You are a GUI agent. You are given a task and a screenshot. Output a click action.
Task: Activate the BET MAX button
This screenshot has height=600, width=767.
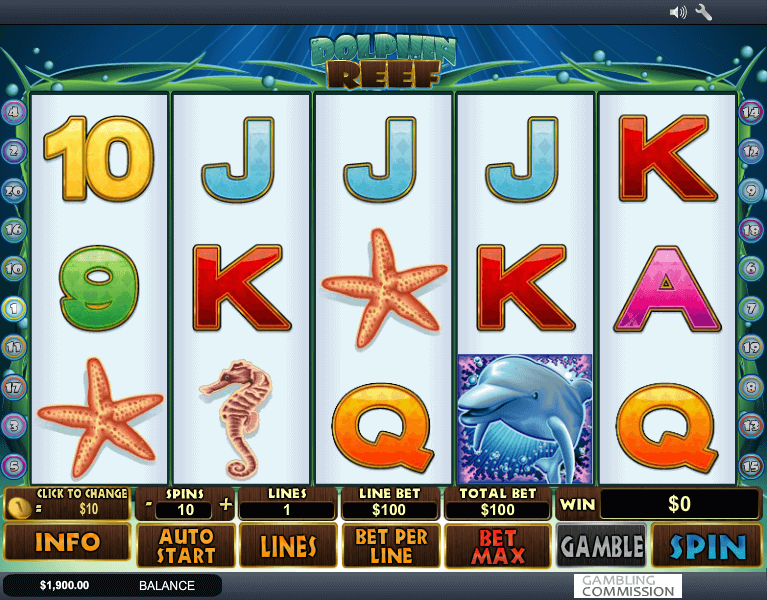click(497, 546)
